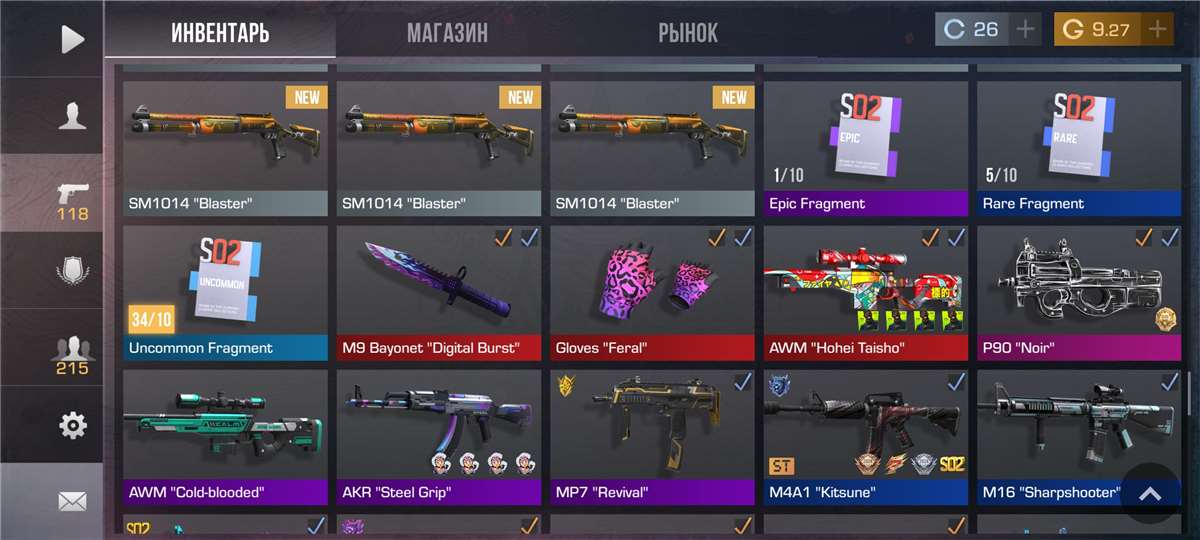Pick the AKR "Steel Grip" skin

[439, 436]
